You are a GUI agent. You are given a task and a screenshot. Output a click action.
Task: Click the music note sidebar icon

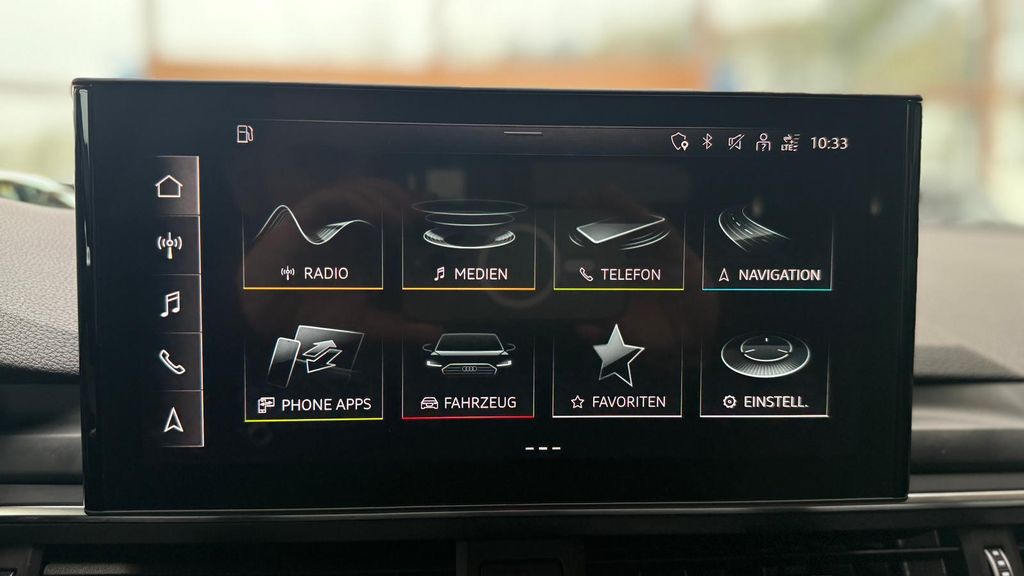170,303
